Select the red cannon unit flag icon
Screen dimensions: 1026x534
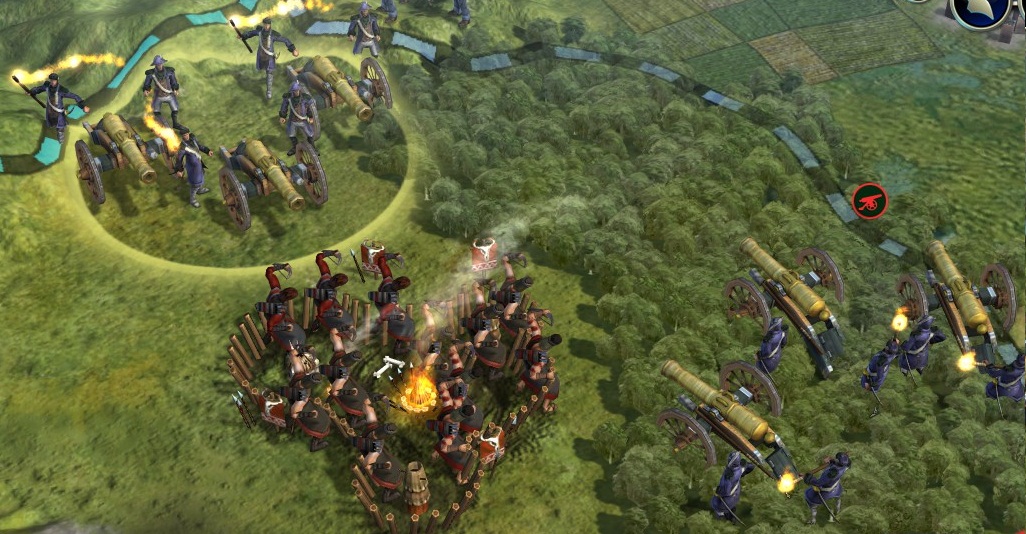870,201
